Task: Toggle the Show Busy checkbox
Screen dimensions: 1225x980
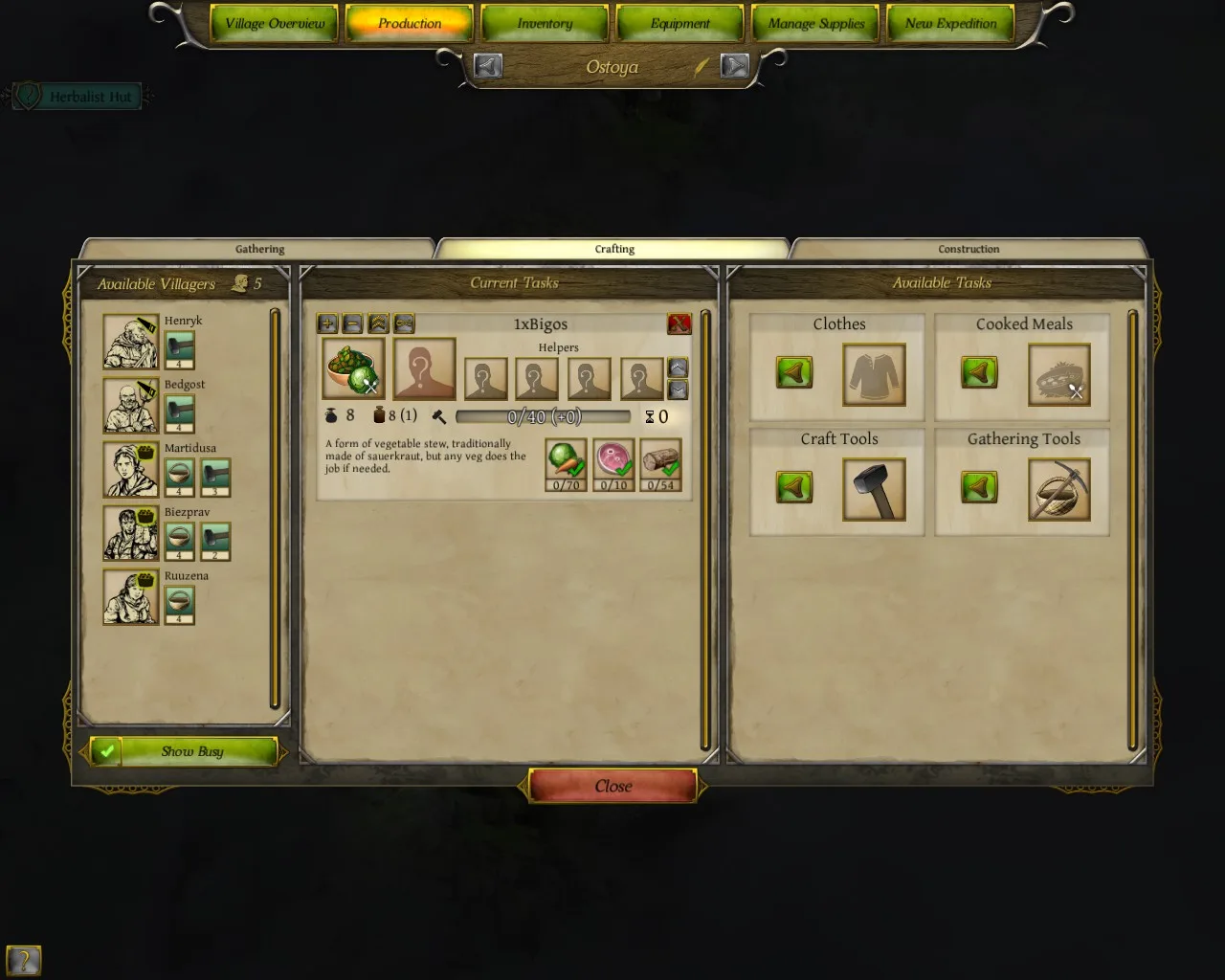Action: coord(106,751)
